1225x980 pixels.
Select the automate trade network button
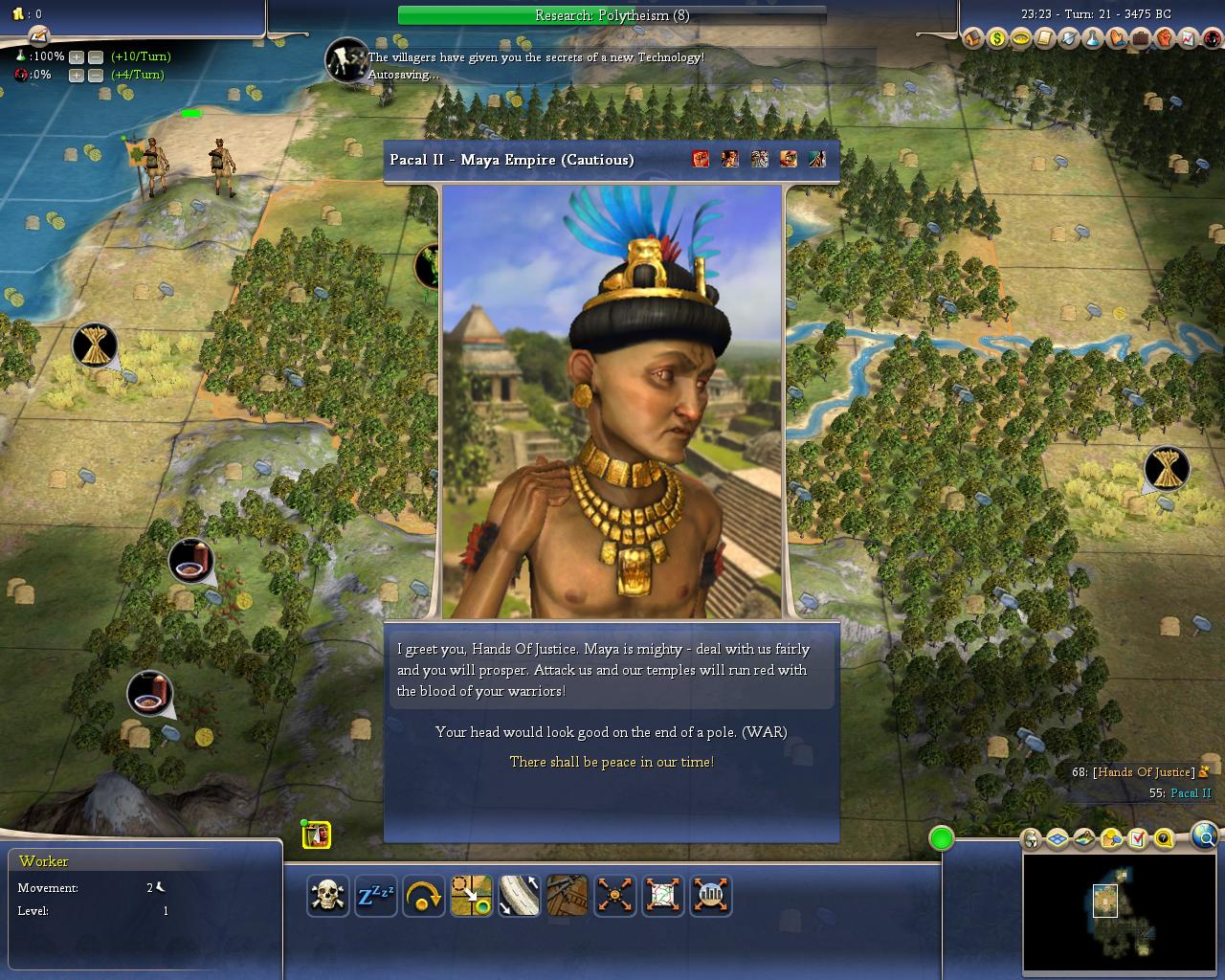(663, 896)
